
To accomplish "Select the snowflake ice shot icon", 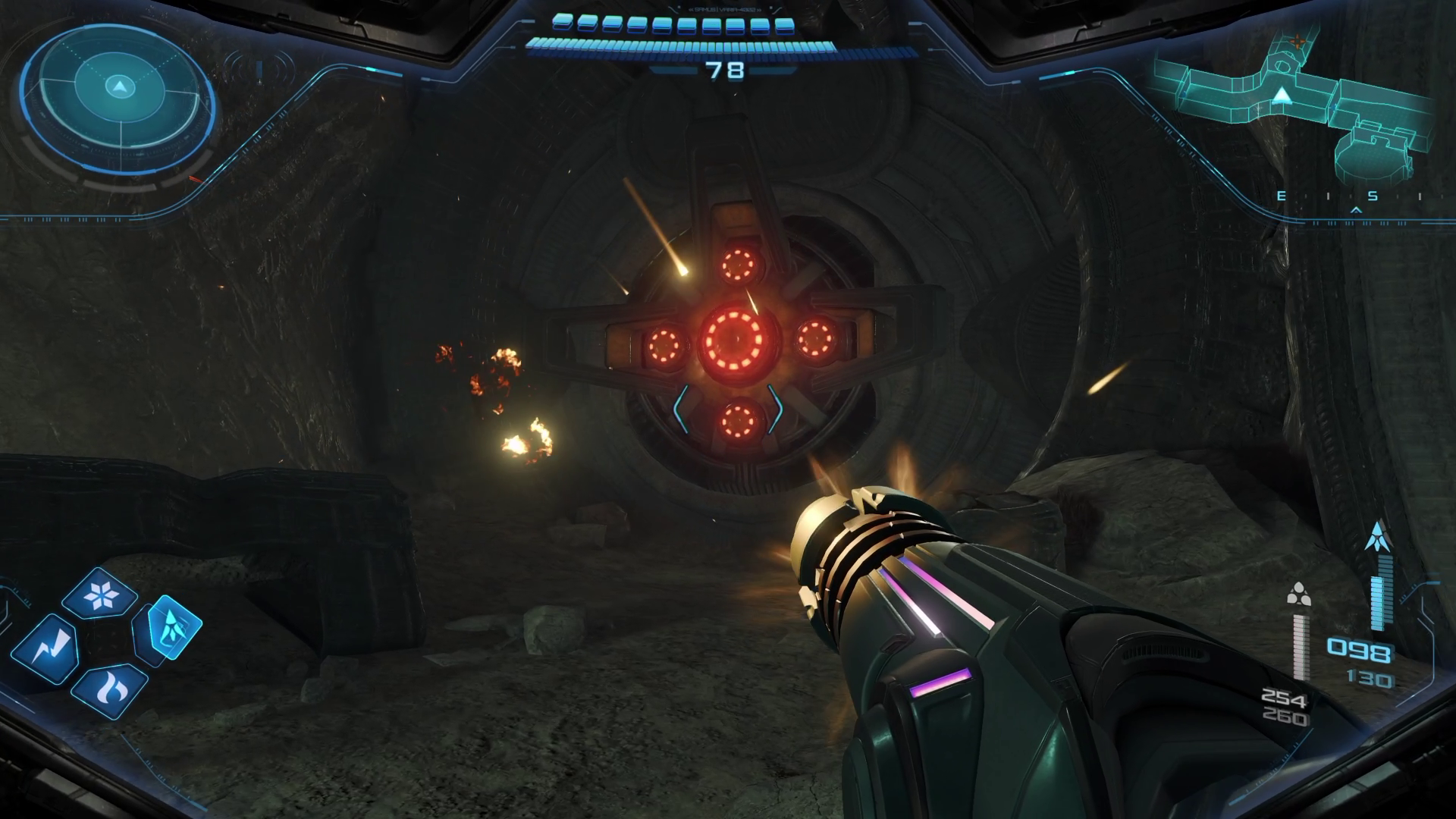I will click(99, 595).
